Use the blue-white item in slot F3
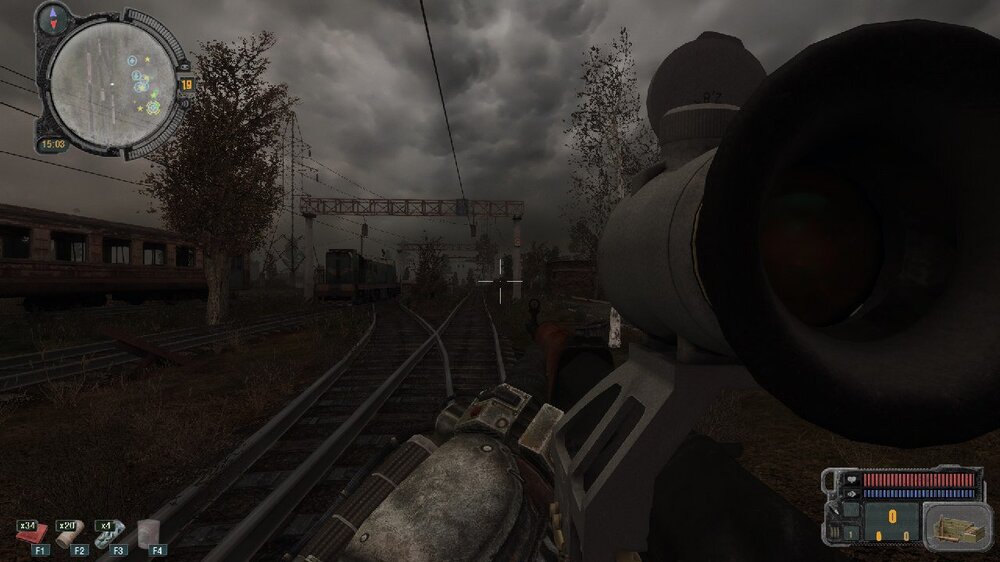 pyautogui.click(x=105, y=535)
